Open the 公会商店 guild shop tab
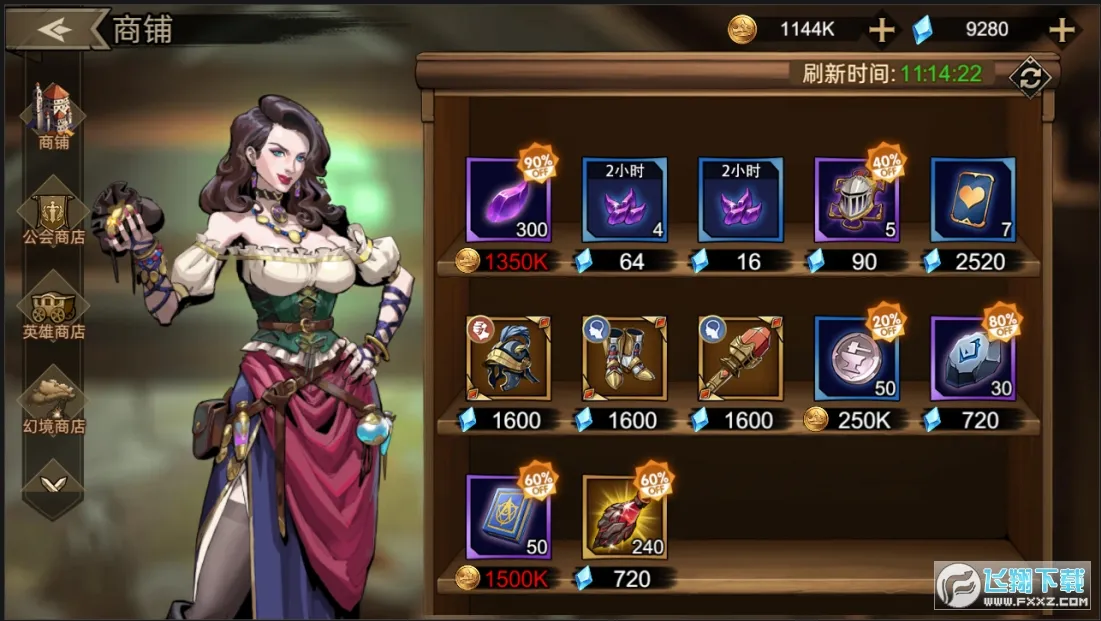The width and height of the screenshot is (1101, 621). coord(54,212)
